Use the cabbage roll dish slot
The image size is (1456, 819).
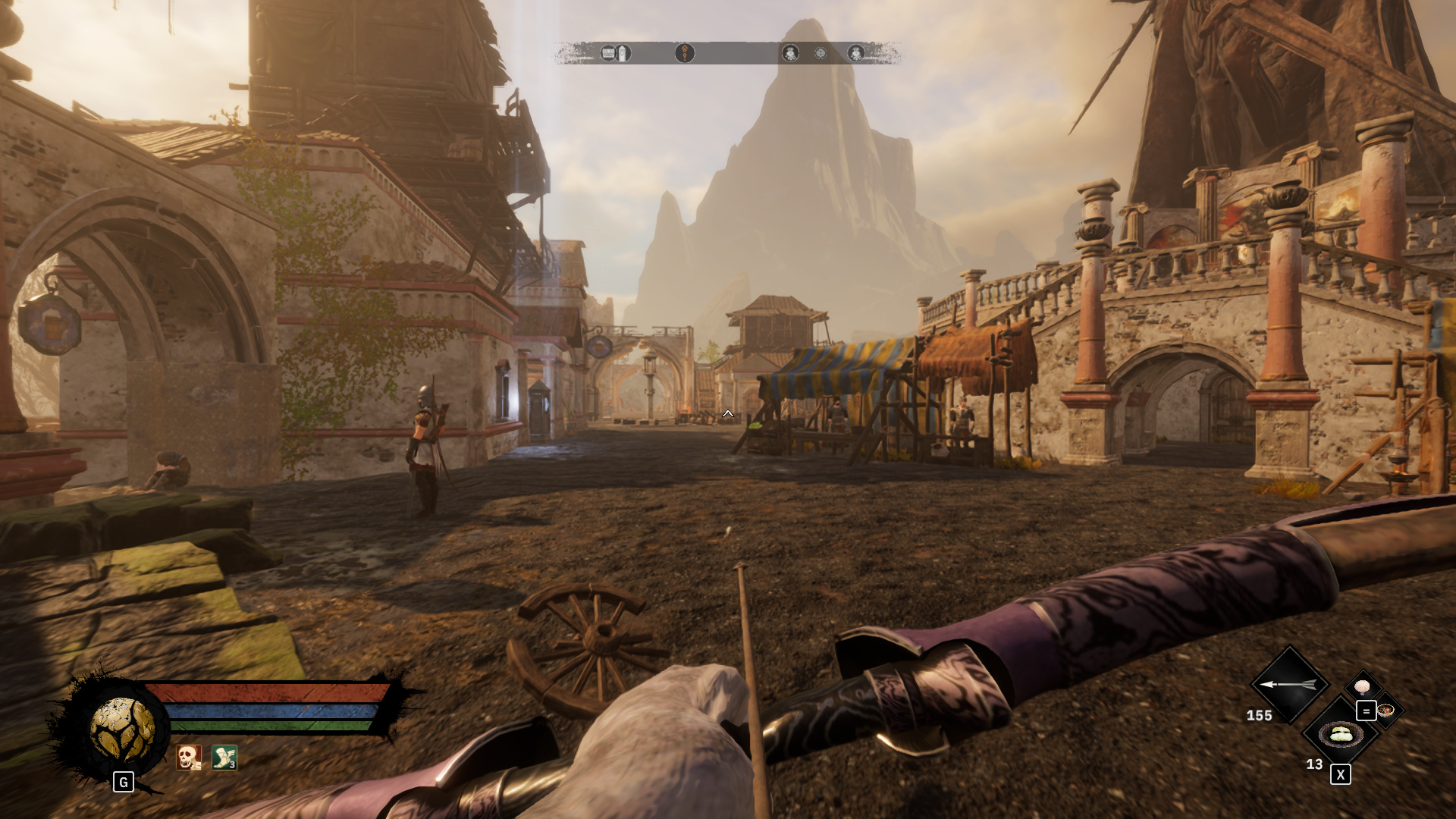pos(1341,734)
